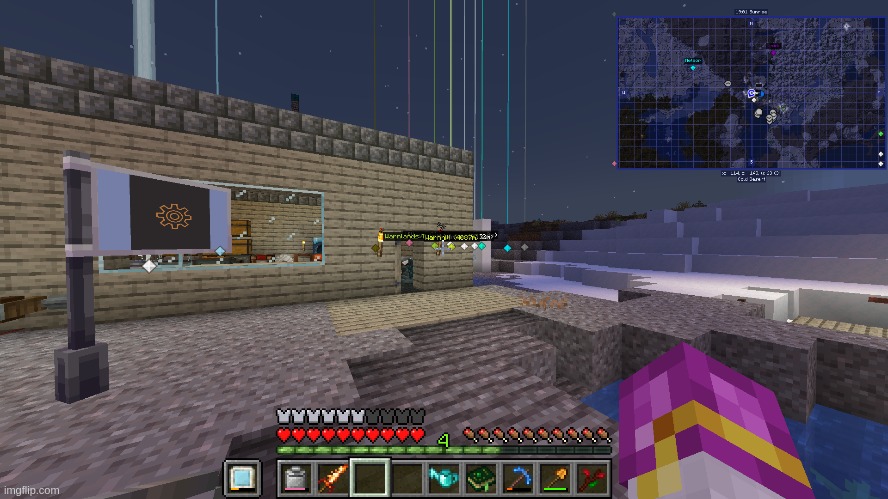
Task: Open the imgflip.com watermark link
Action: (x=30, y=491)
